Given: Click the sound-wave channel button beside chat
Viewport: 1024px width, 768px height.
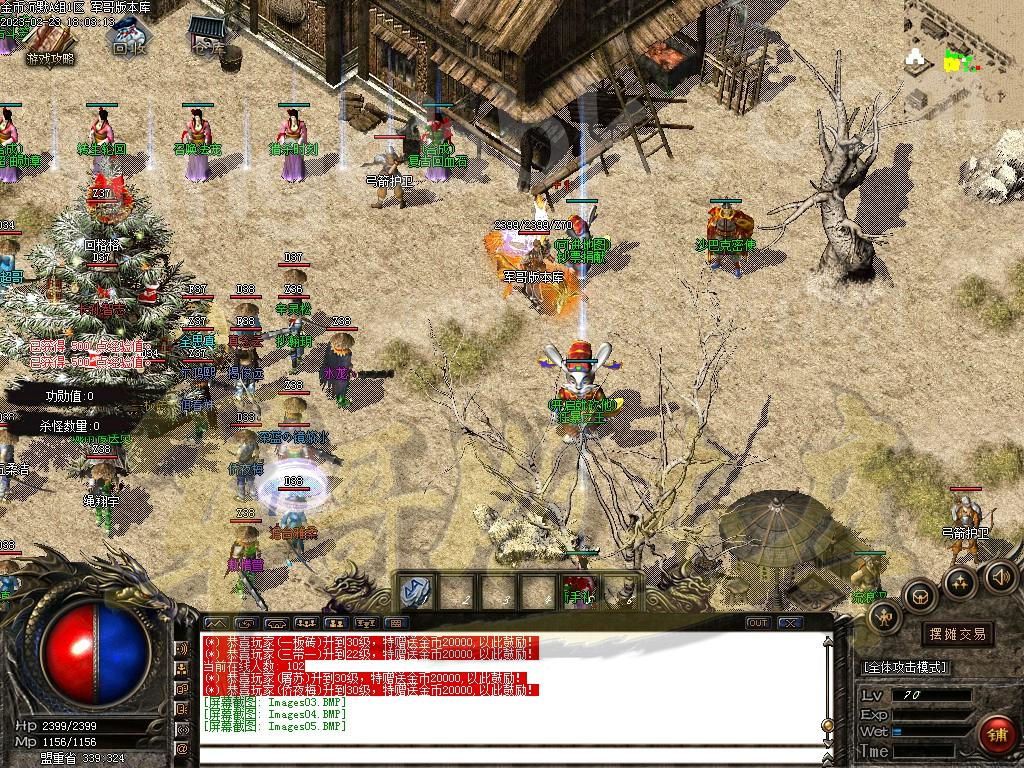Looking at the screenshot, I should click(x=183, y=648).
